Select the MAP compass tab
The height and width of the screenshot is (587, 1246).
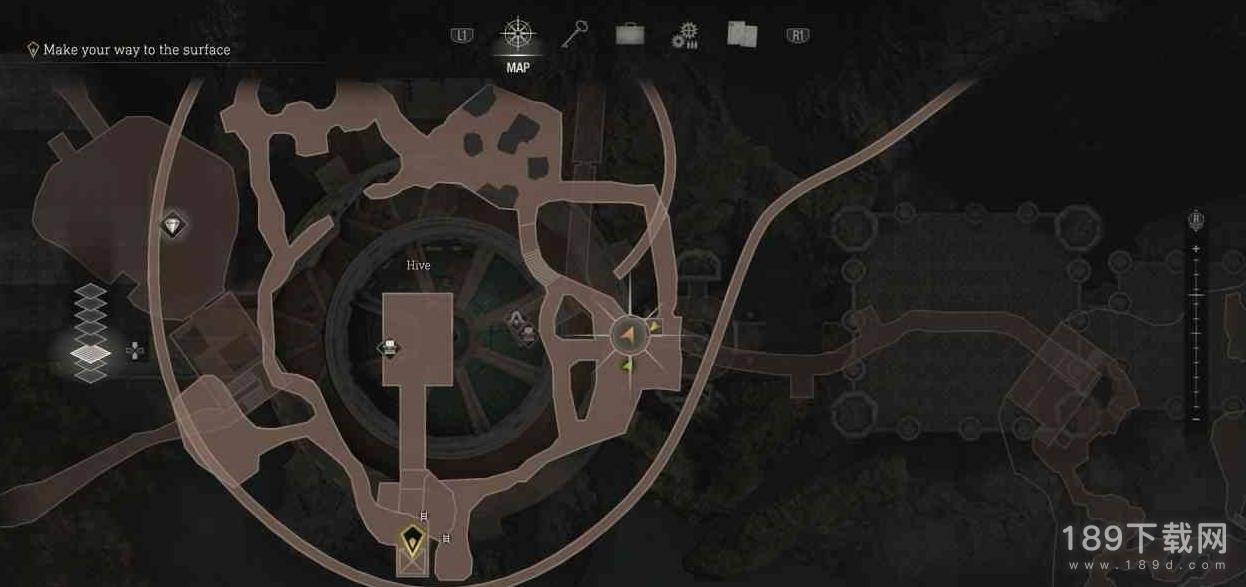[x=518, y=35]
